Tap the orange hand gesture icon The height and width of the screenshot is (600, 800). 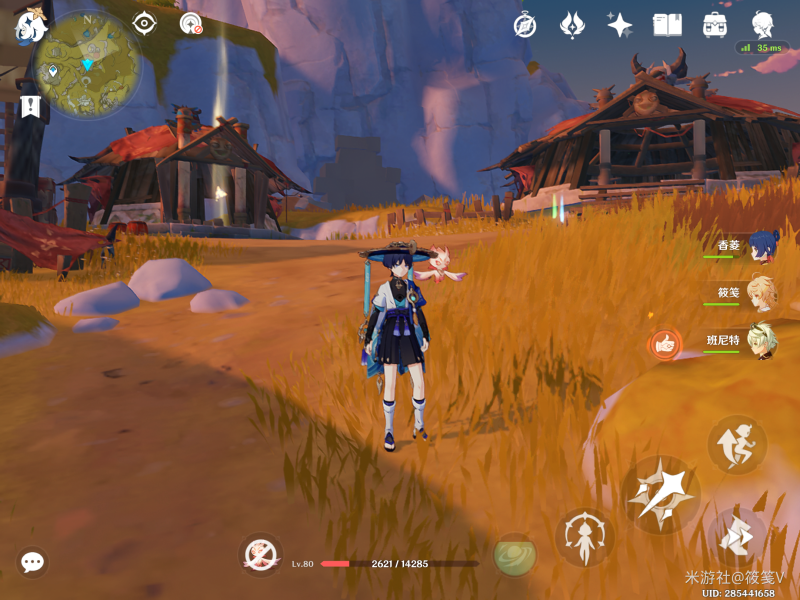click(663, 345)
